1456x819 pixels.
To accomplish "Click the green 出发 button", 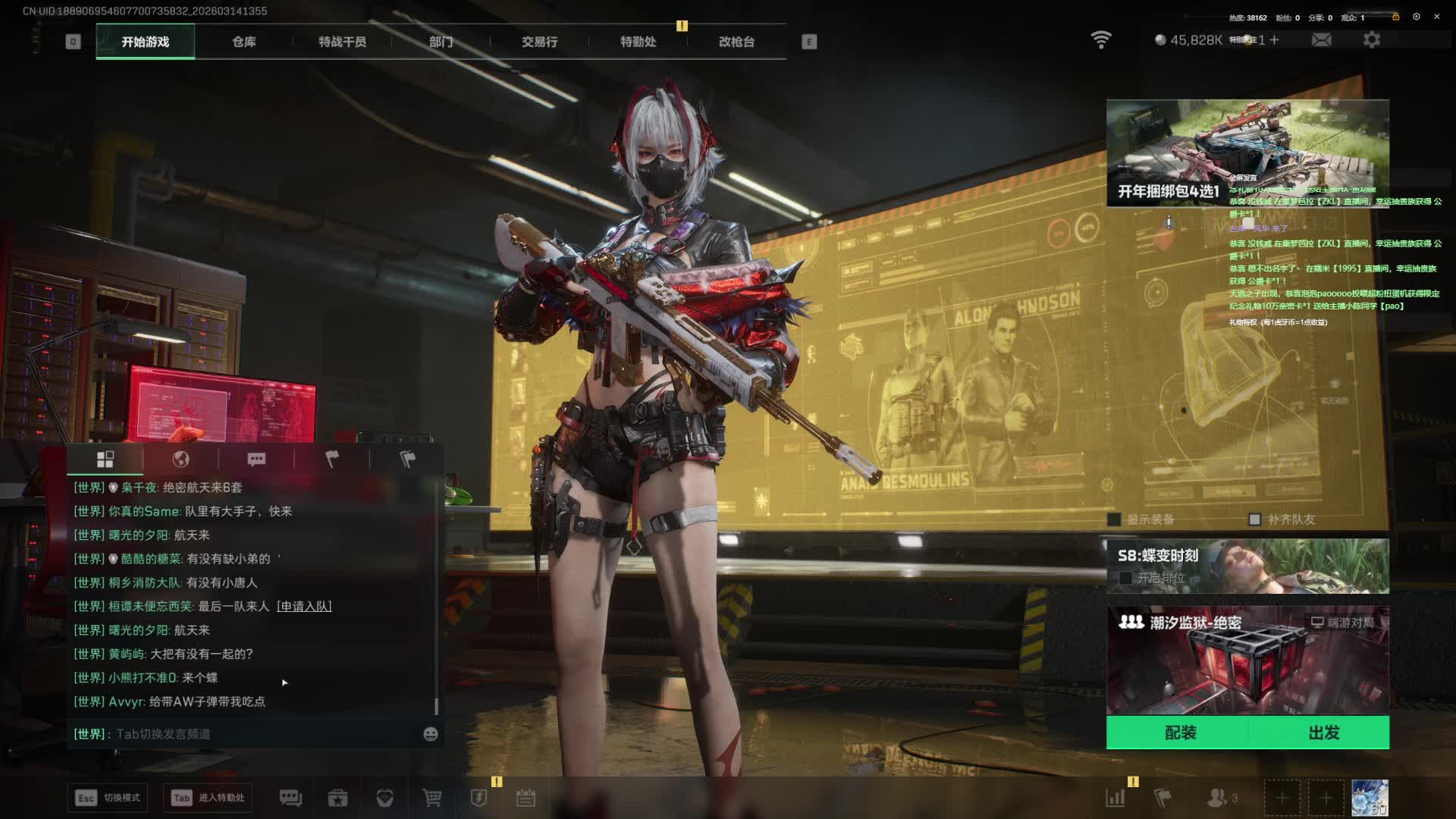I will coord(1323,733).
